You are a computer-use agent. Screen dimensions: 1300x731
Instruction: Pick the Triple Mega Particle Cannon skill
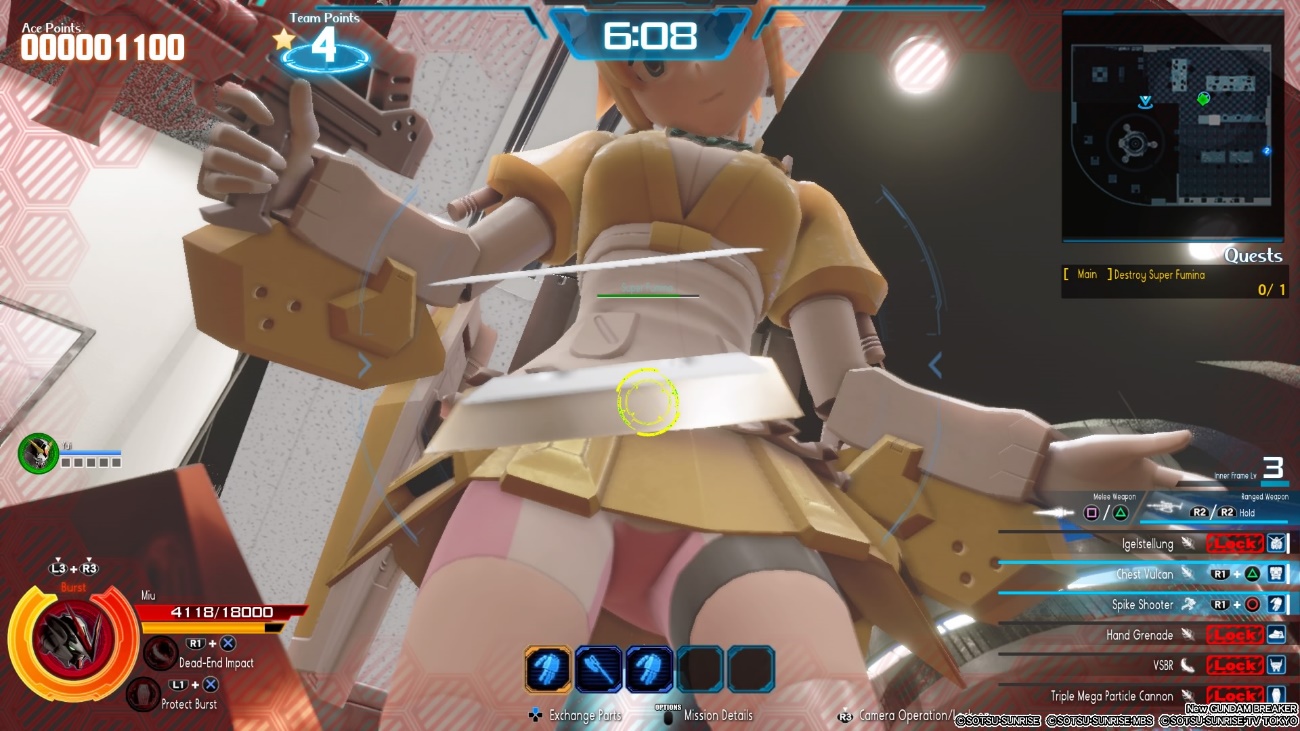[1112, 695]
